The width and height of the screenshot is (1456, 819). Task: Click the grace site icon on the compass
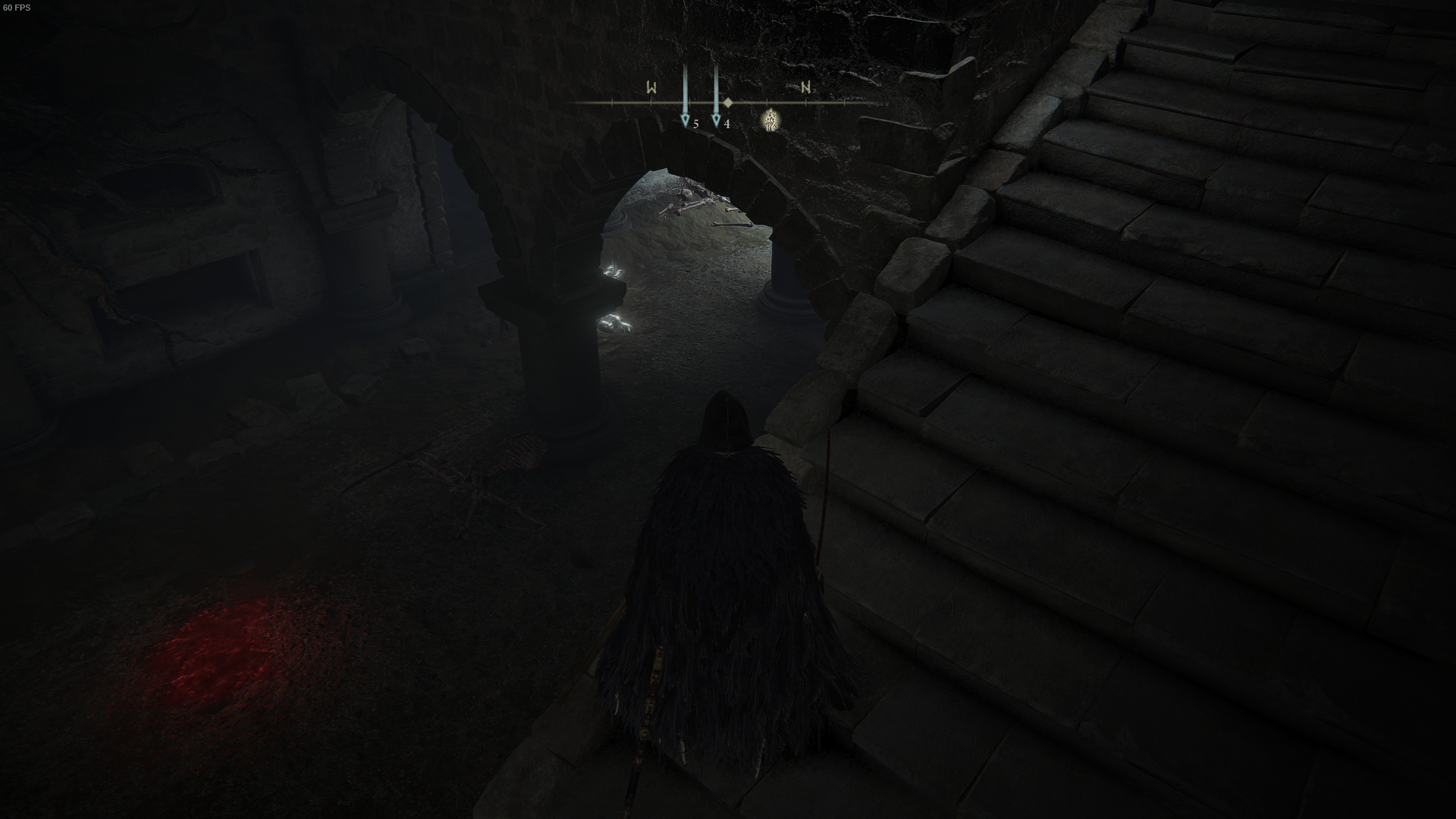pyautogui.click(x=771, y=121)
